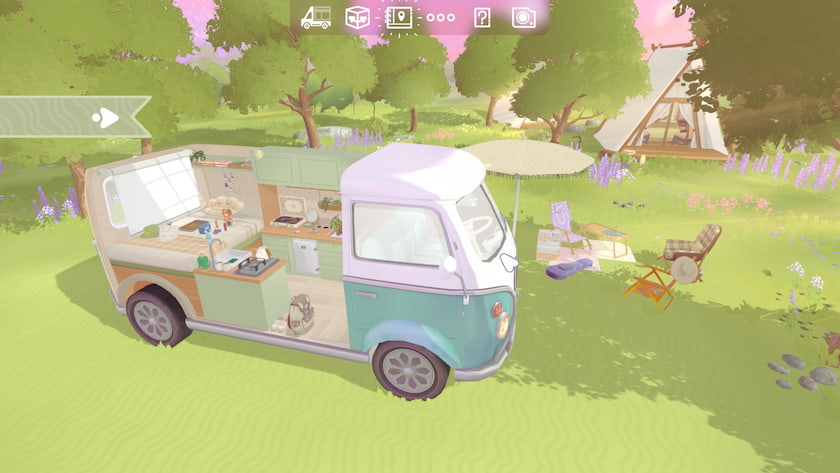Open the storage box inventory icon
Screen dimensions: 840x473
click(x=357, y=17)
